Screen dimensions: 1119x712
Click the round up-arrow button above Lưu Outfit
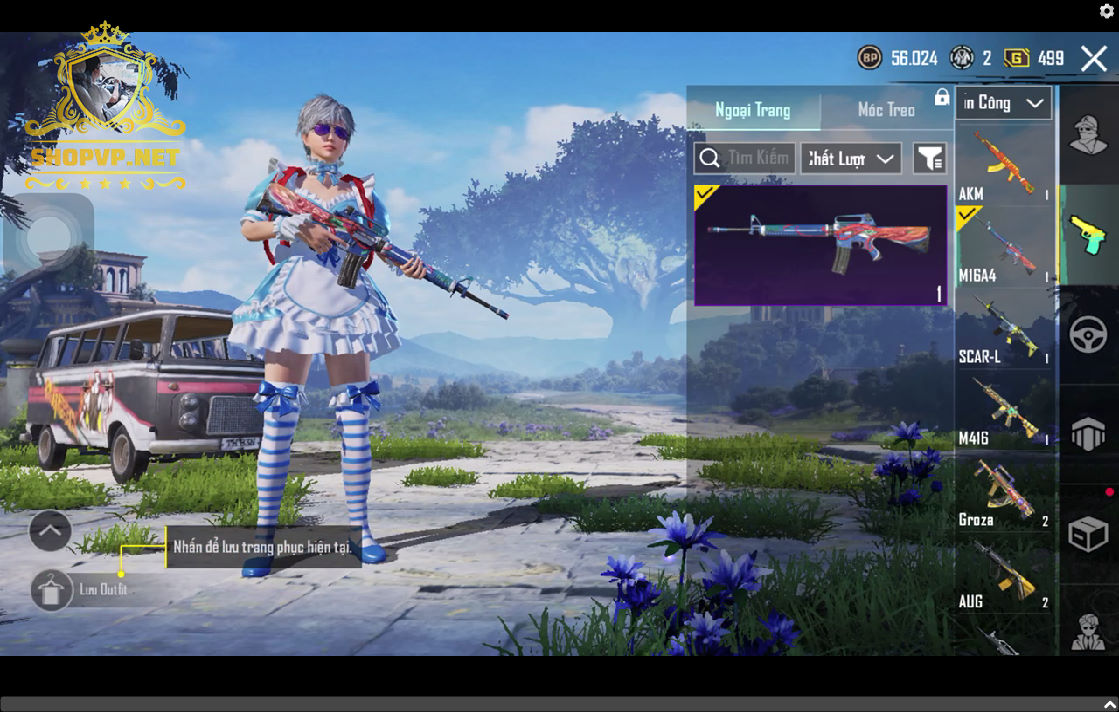pos(50,531)
